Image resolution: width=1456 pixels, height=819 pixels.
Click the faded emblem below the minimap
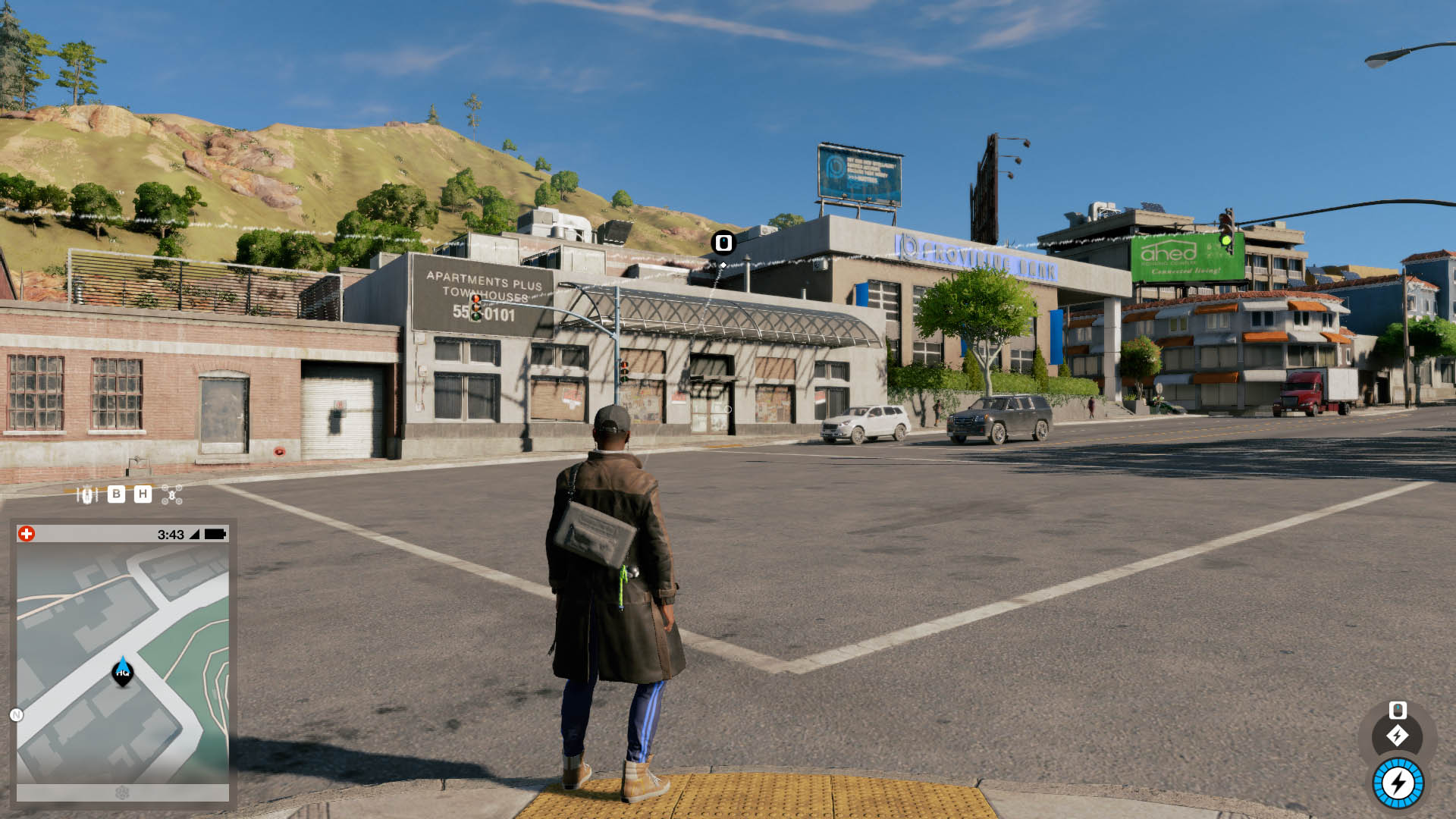122,793
